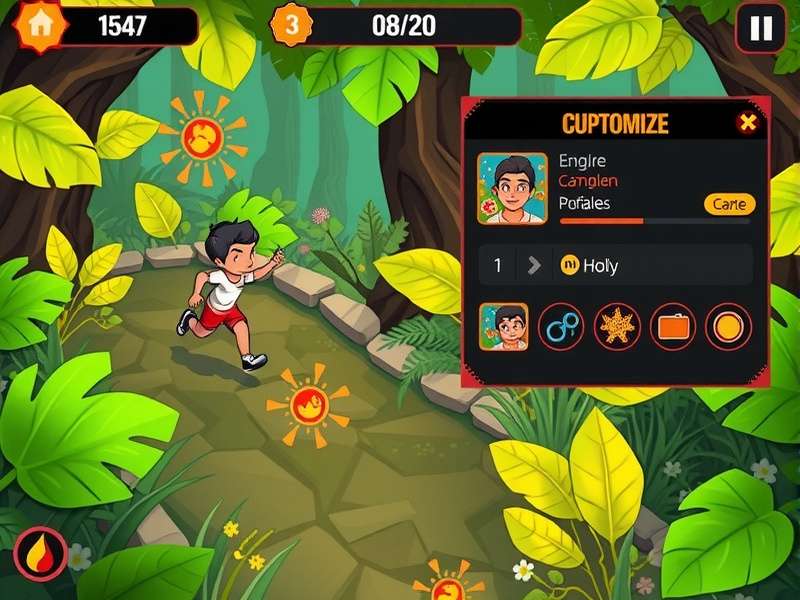The image size is (800, 600).
Task: Click the orange Carie button
Action: (x=730, y=204)
